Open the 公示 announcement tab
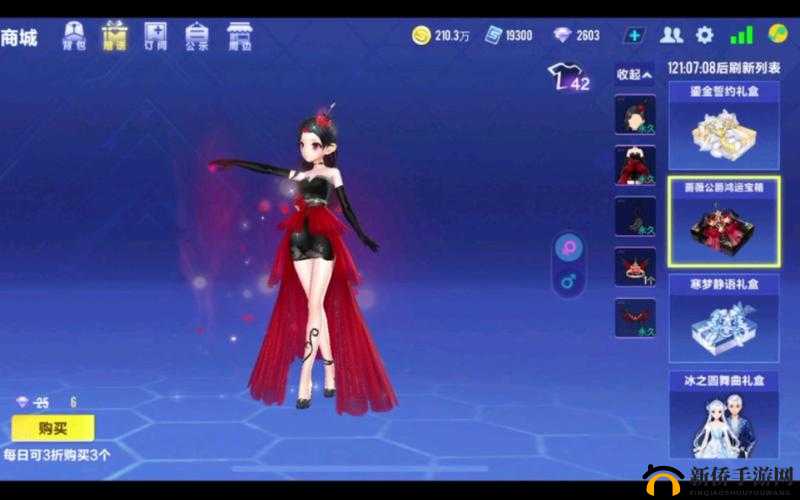 196,36
